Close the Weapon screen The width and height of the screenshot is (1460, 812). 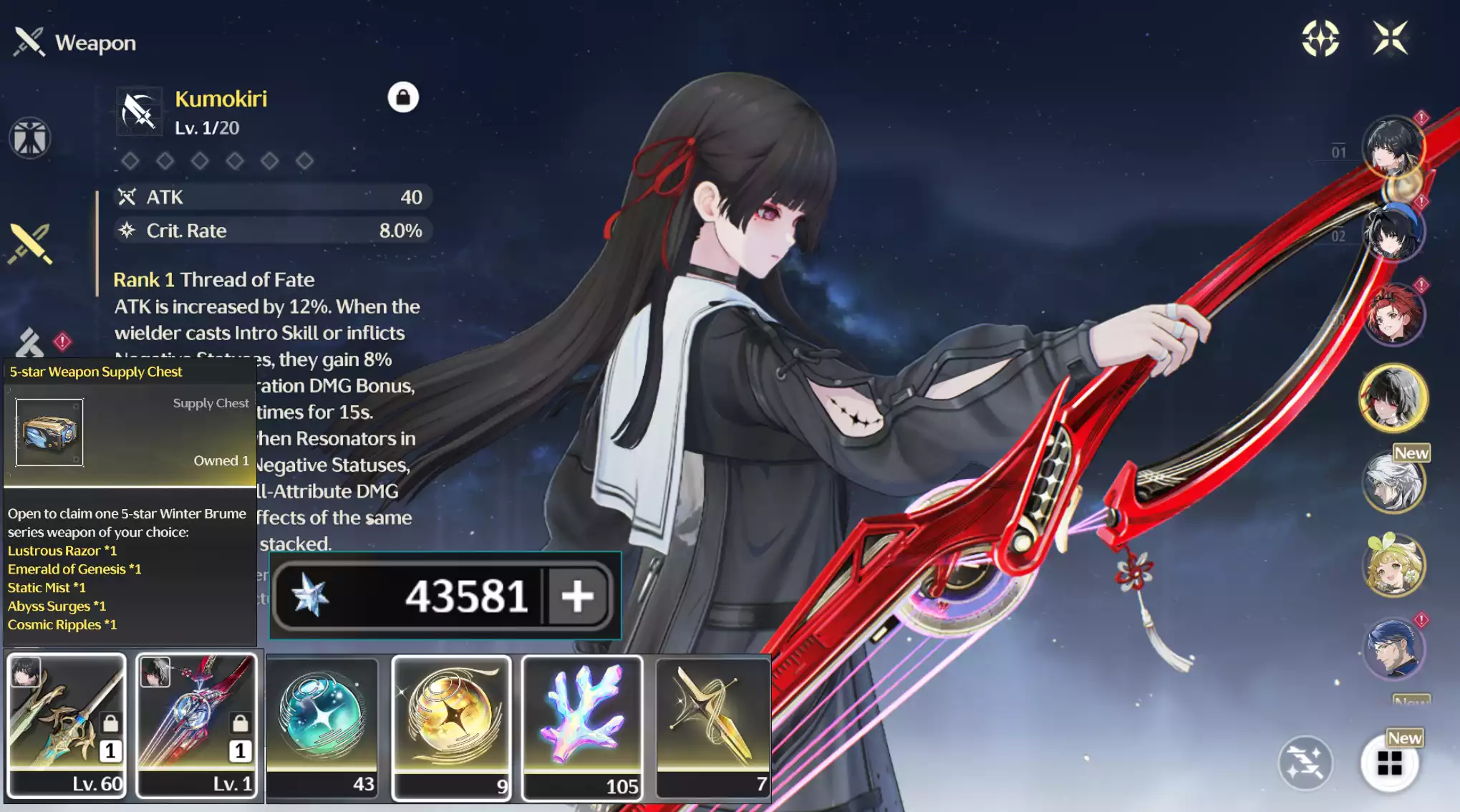click(x=1390, y=38)
